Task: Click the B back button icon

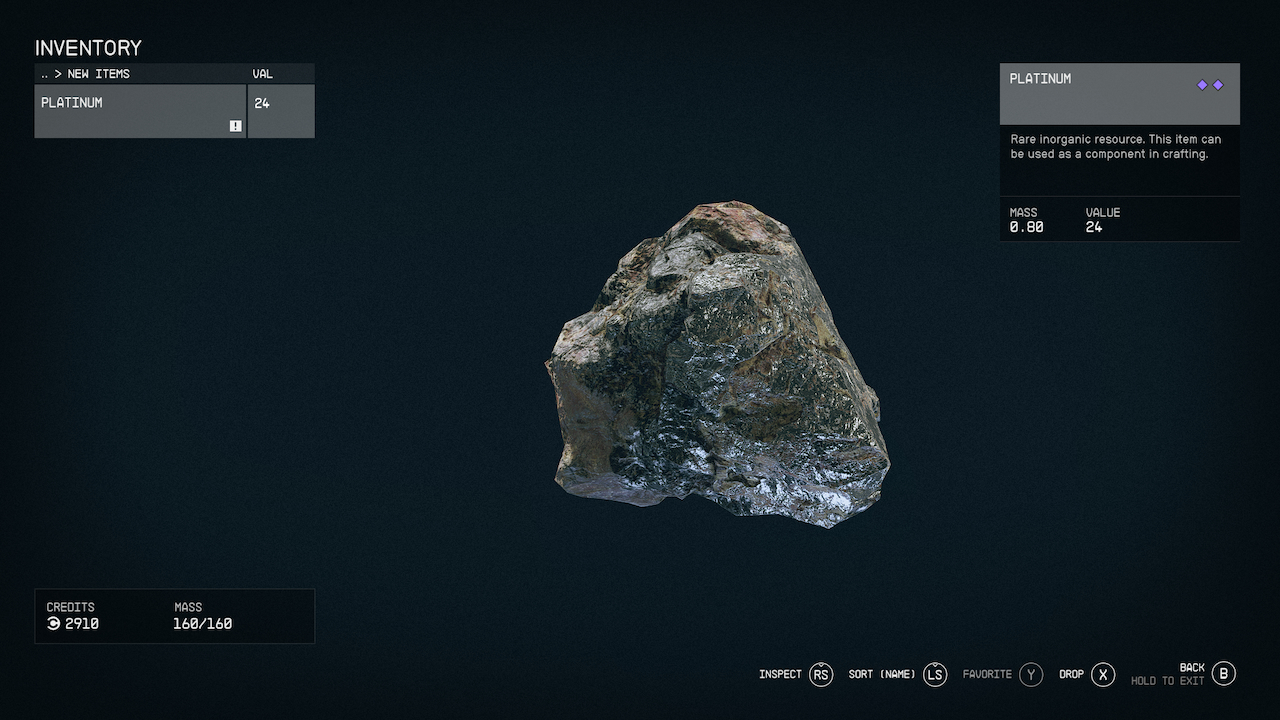Action: click(x=1222, y=673)
